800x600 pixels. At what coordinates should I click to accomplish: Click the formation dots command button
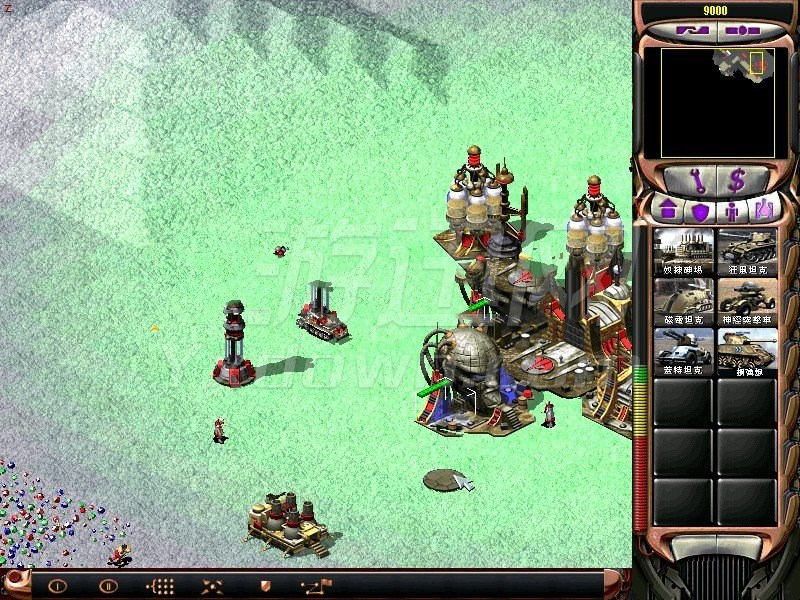coord(161,586)
